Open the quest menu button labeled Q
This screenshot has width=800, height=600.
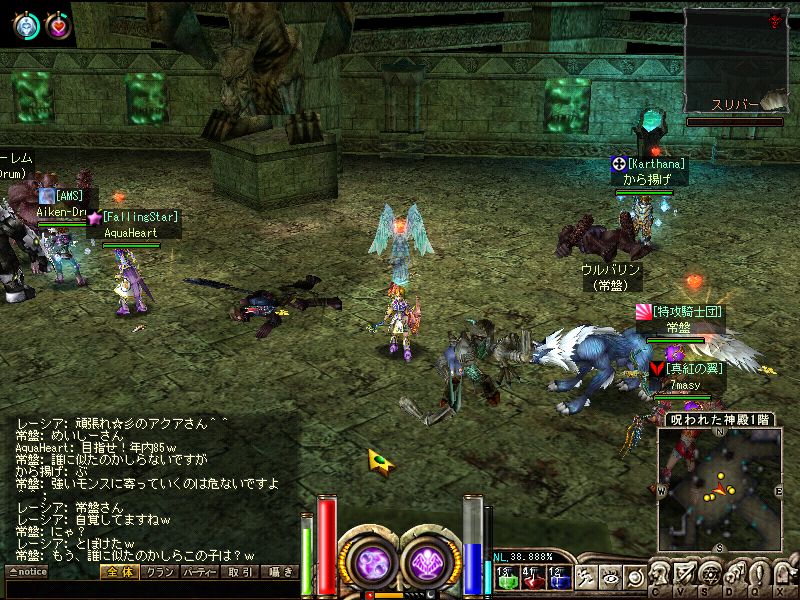tap(757, 577)
